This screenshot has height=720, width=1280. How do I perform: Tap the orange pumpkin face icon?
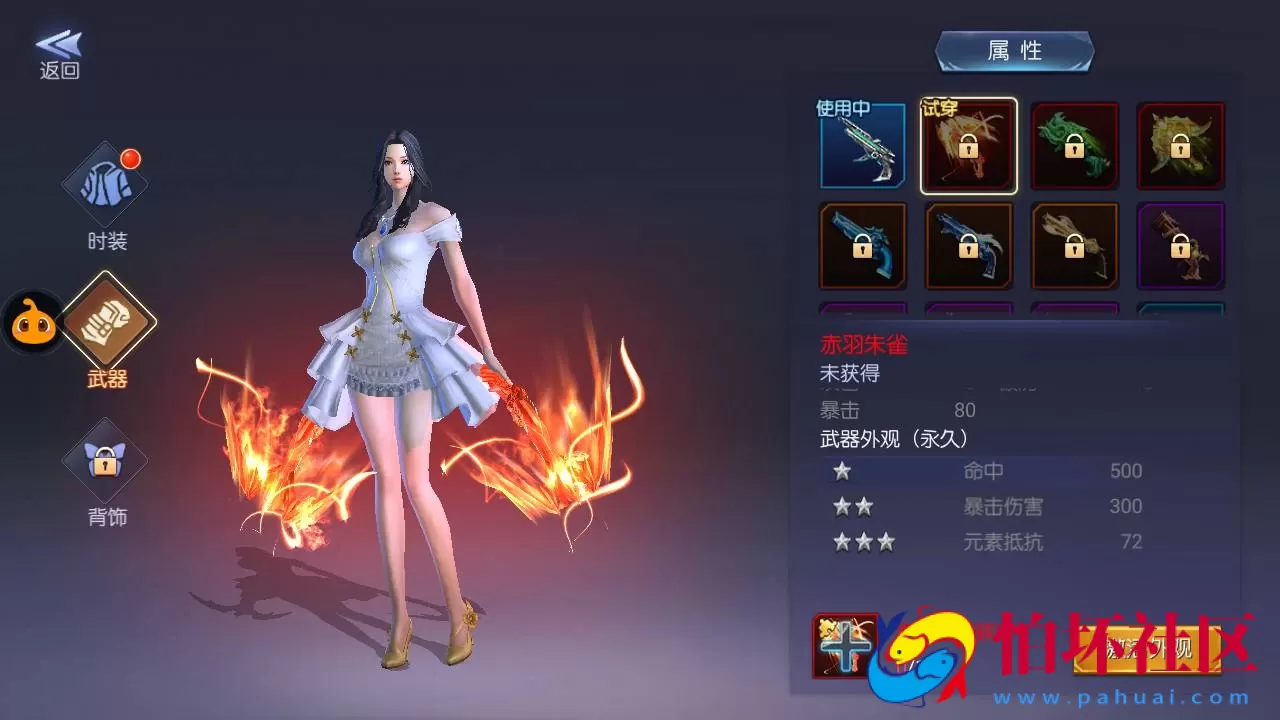pyautogui.click(x=34, y=323)
